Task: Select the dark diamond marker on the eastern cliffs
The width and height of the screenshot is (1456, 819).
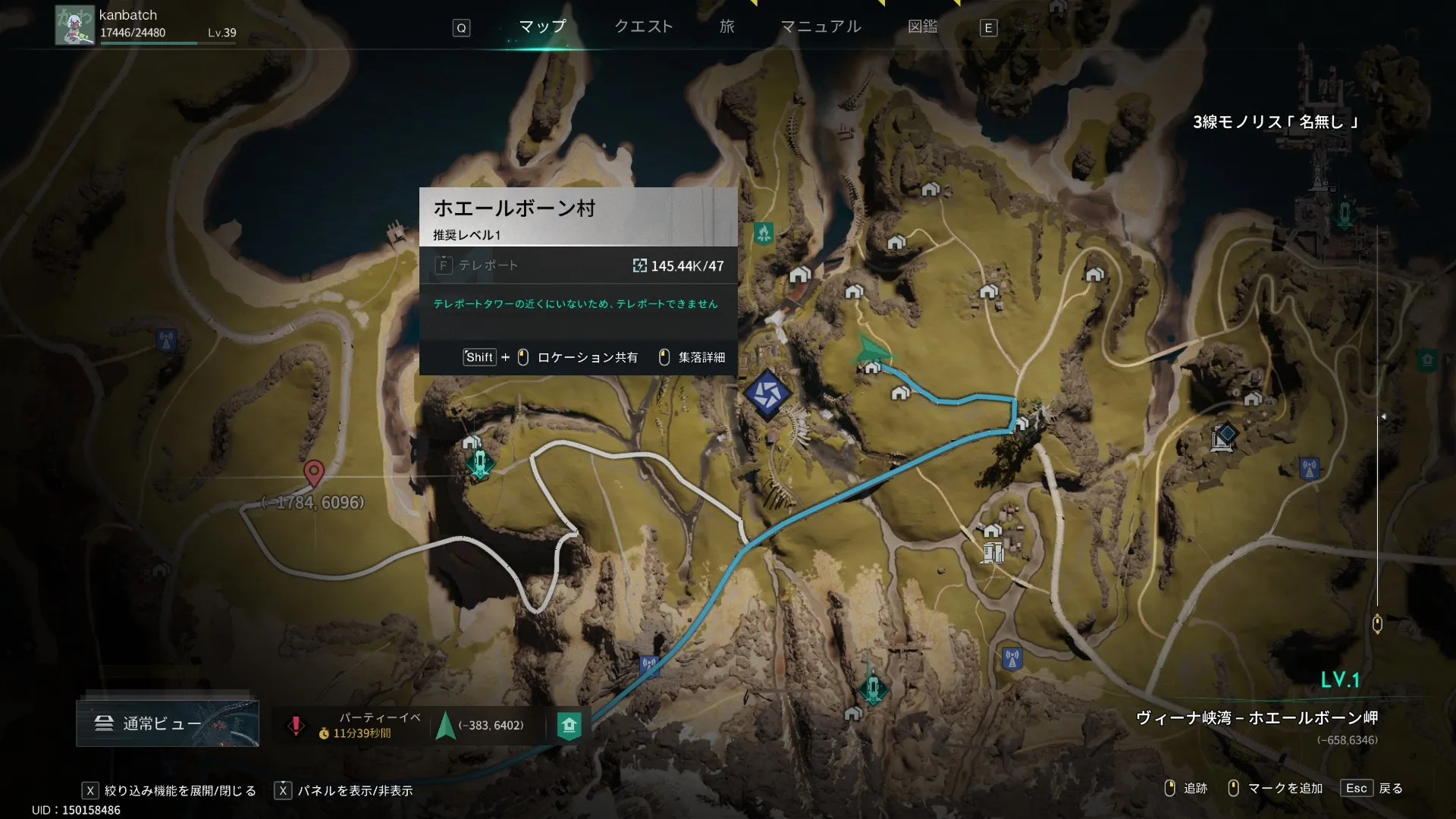Action: click(x=1223, y=436)
